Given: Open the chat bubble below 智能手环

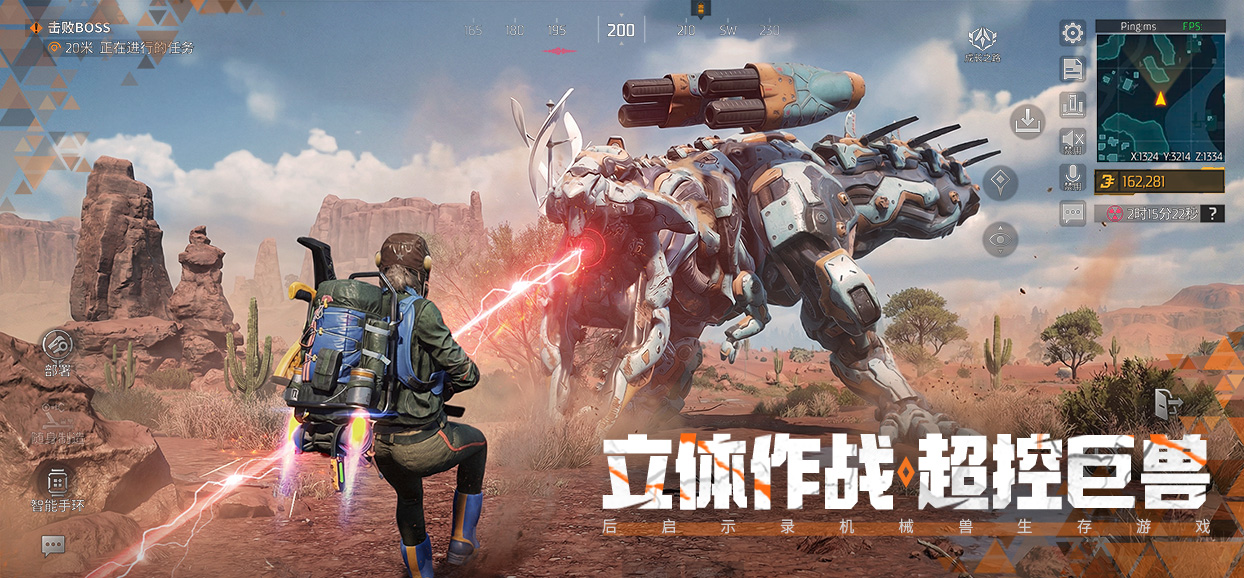Looking at the screenshot, I should tap(53, 545).
